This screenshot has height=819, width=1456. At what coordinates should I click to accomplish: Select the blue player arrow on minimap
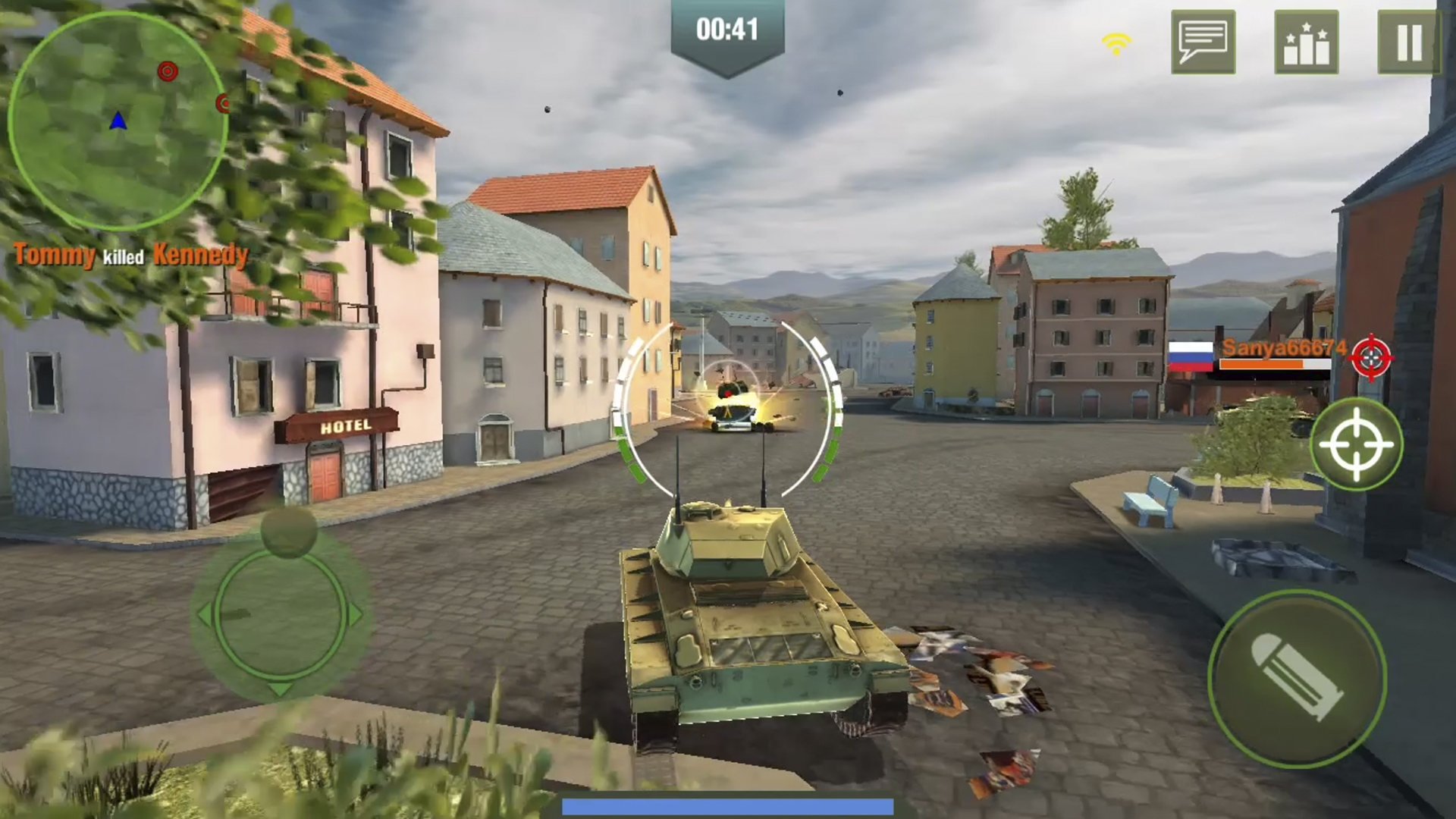[118, 120]
